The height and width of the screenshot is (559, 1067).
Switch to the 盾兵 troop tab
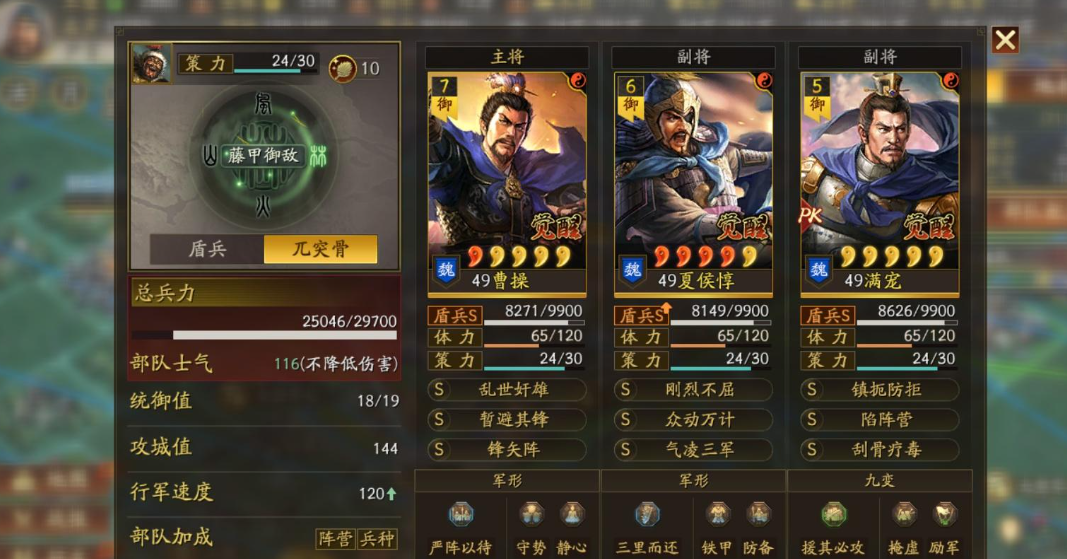pyautogui.click(x=207, y=249)
